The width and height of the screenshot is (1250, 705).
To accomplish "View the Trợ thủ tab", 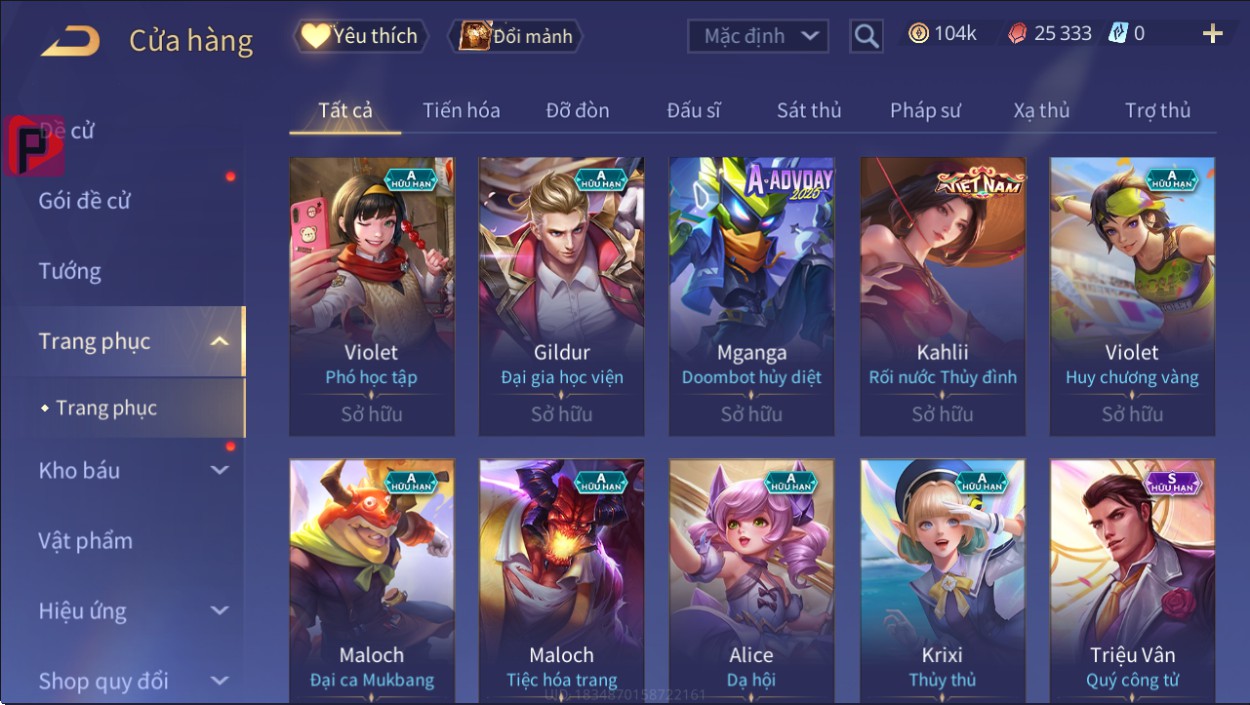I will 1157,111.
